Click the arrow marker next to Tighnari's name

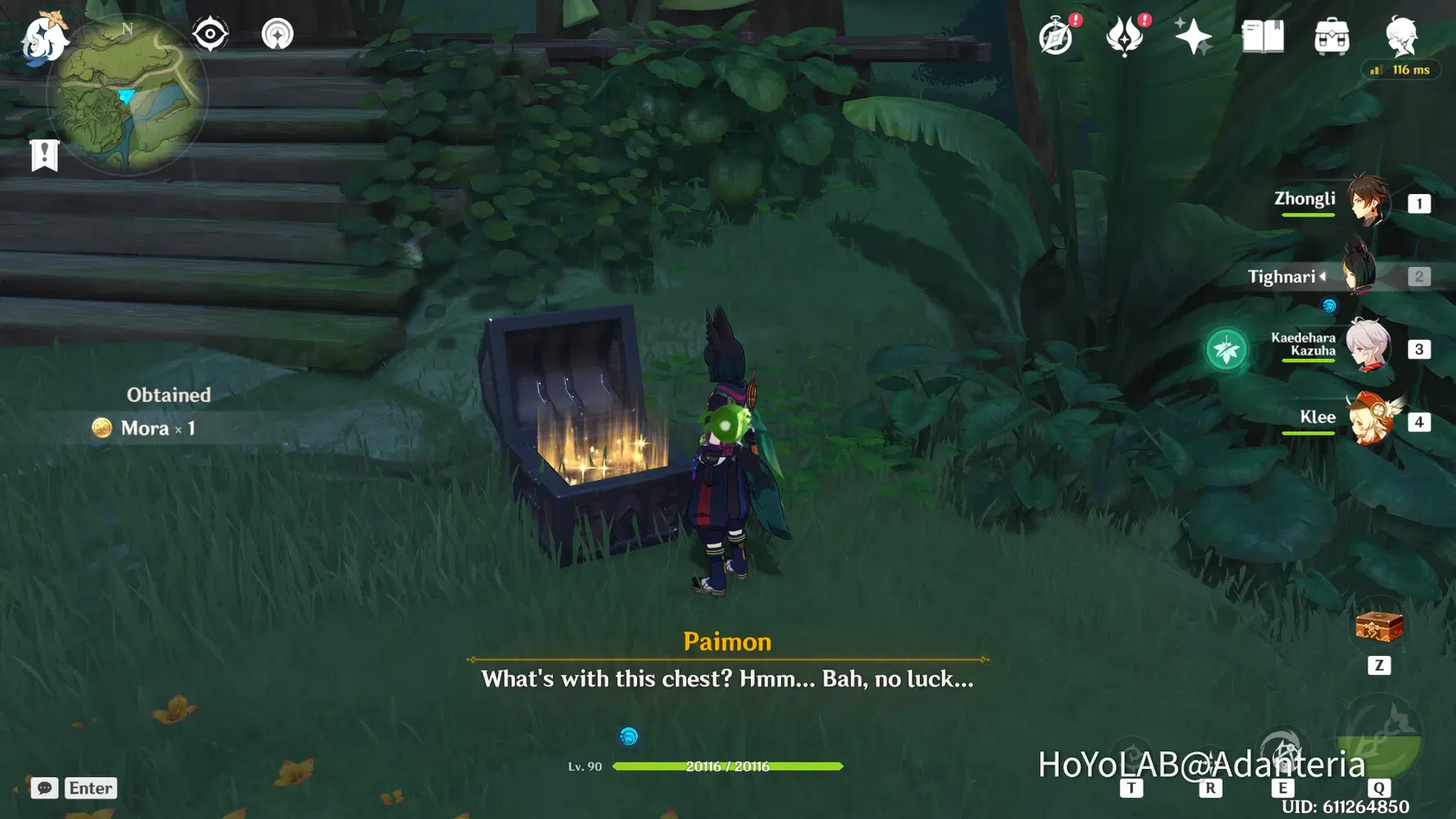click(1325, 276)
